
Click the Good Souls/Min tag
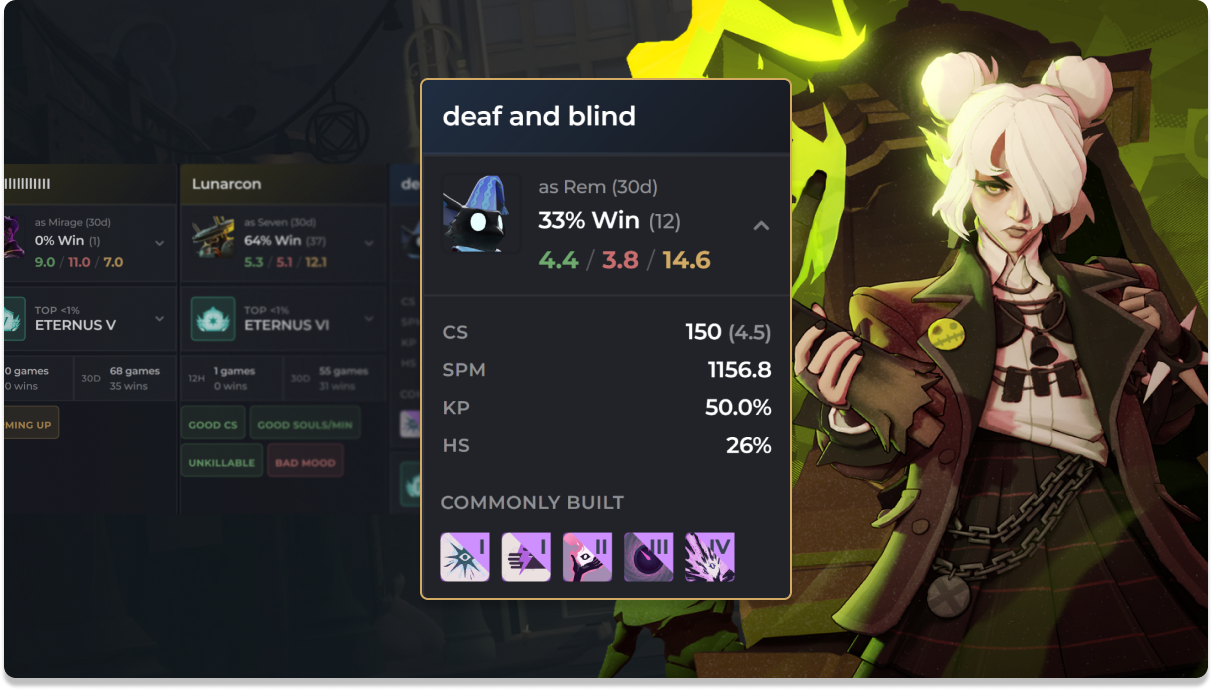[x=304, y=424]
